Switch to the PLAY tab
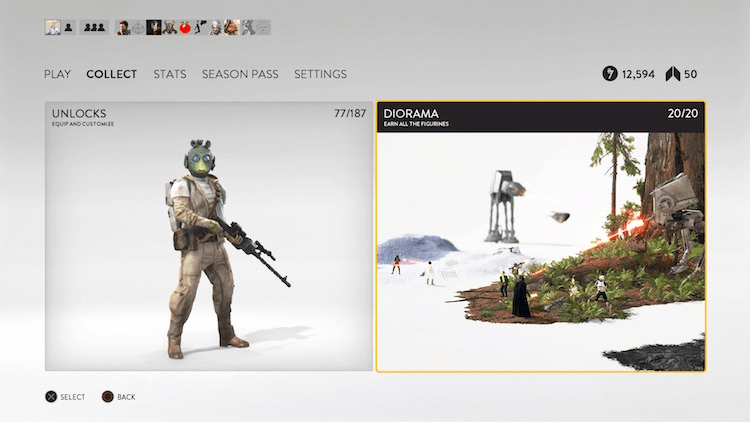 point(57,74)
